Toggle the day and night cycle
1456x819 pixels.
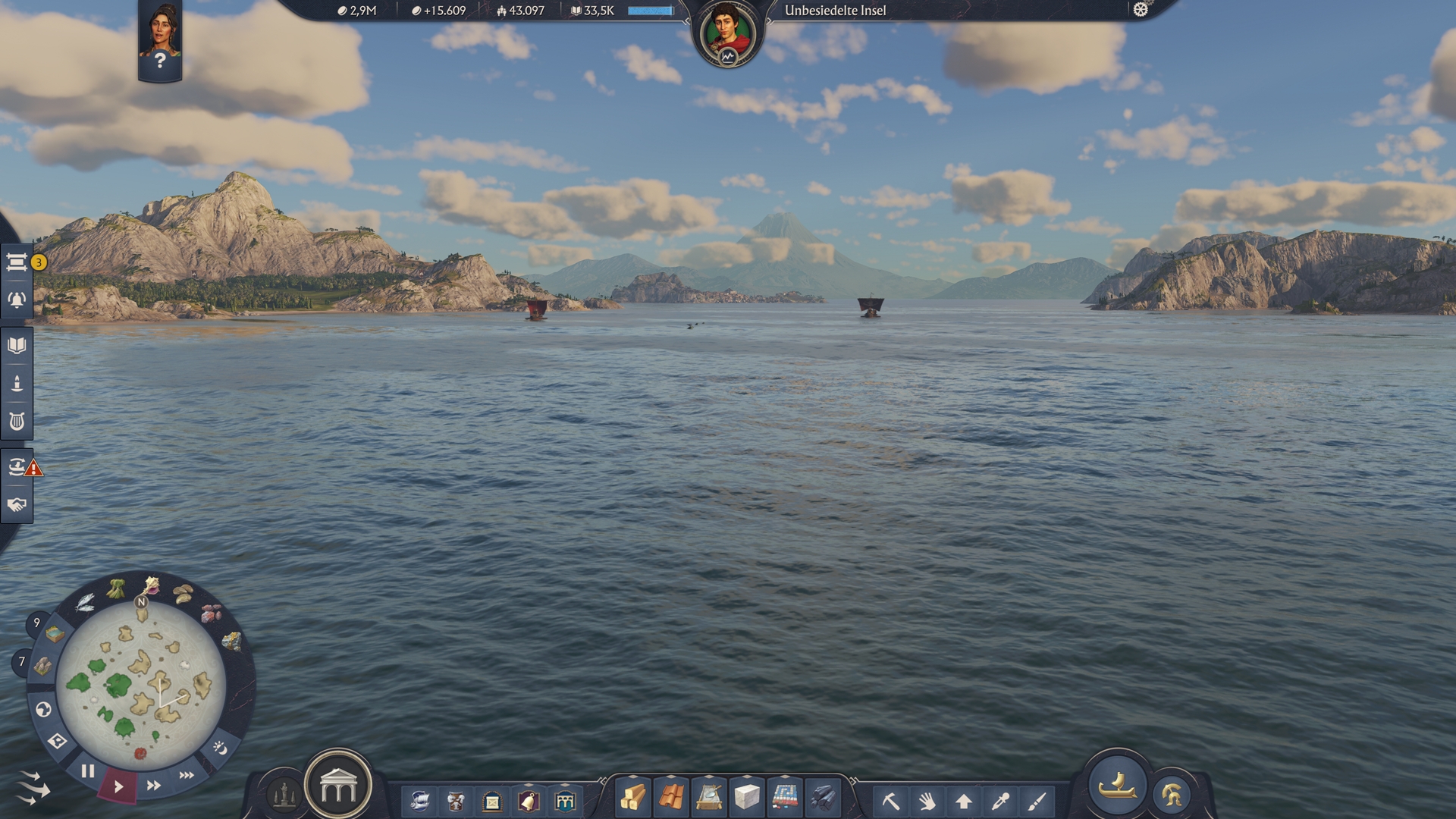pyautogui.click(x=220, y=748)
